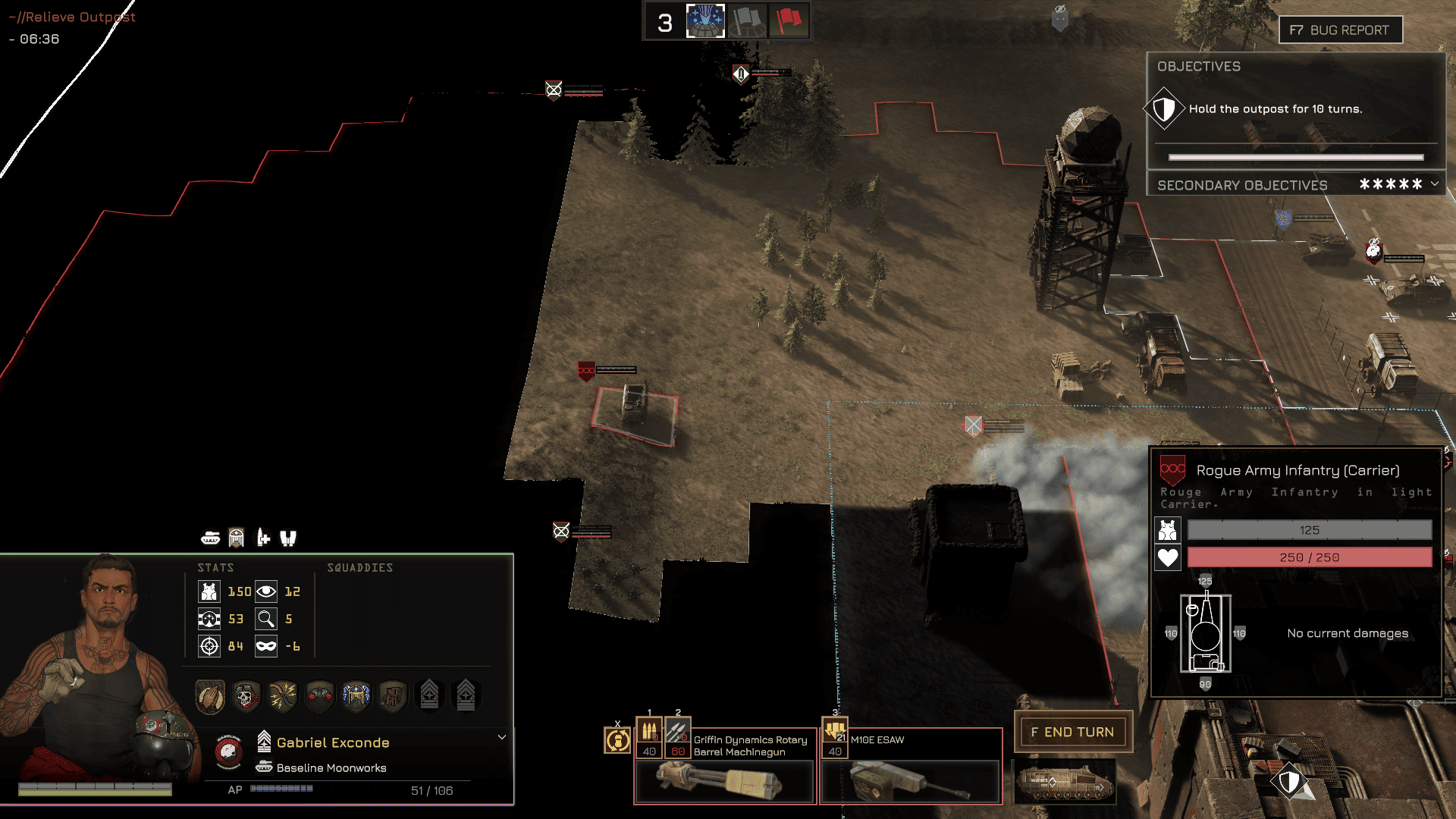This screenshot has height=819, width=1456.
Task: Open the F7 Bug Report
Action: coord(1339,30)
